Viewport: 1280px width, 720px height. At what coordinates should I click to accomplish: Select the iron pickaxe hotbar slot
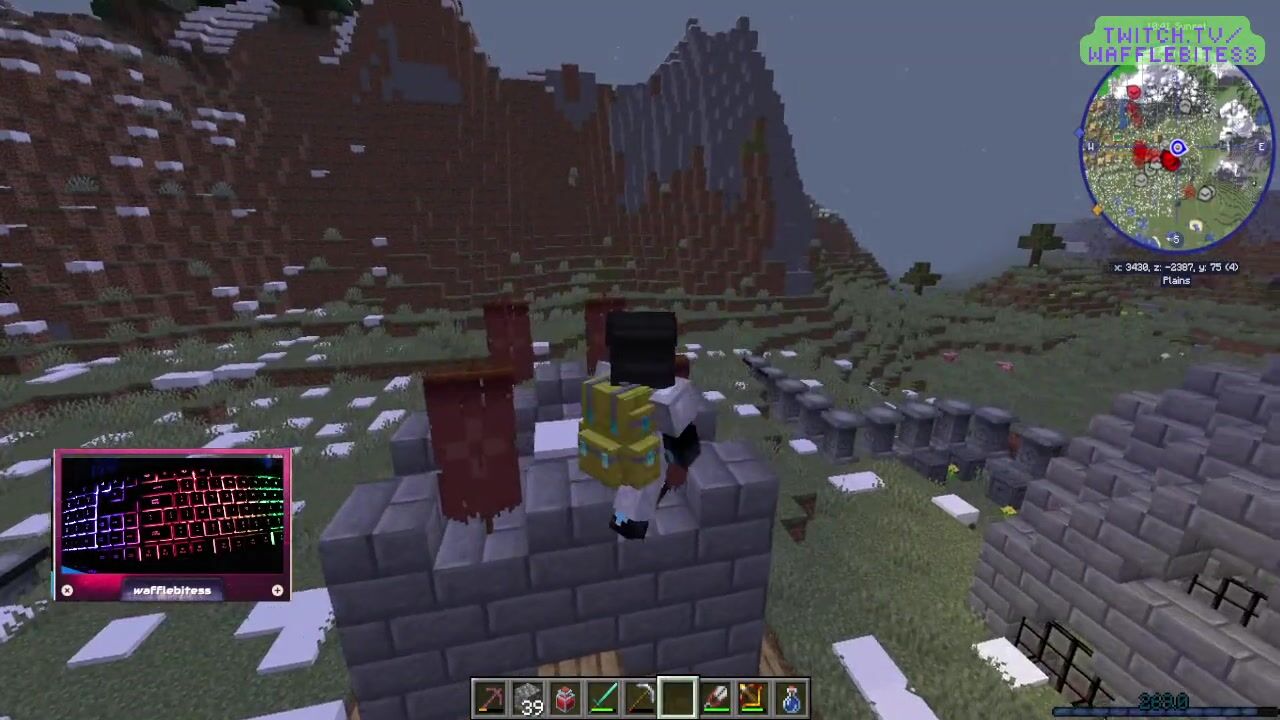coord(640,698)
